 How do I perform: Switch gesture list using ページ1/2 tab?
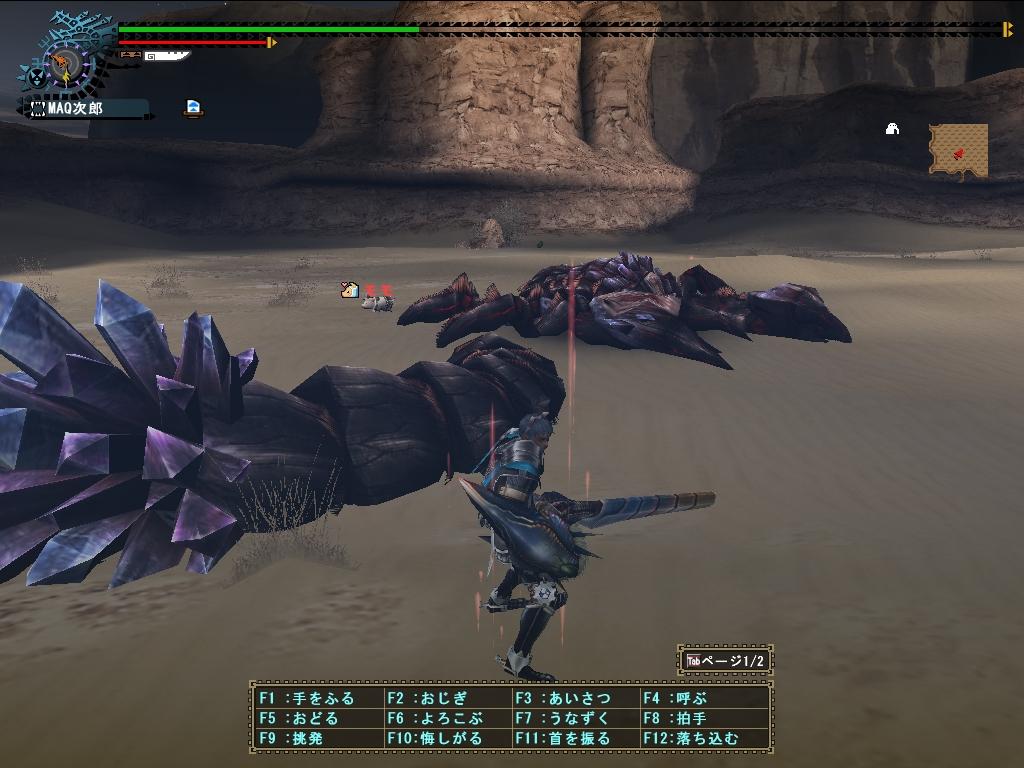pos(726,660)
